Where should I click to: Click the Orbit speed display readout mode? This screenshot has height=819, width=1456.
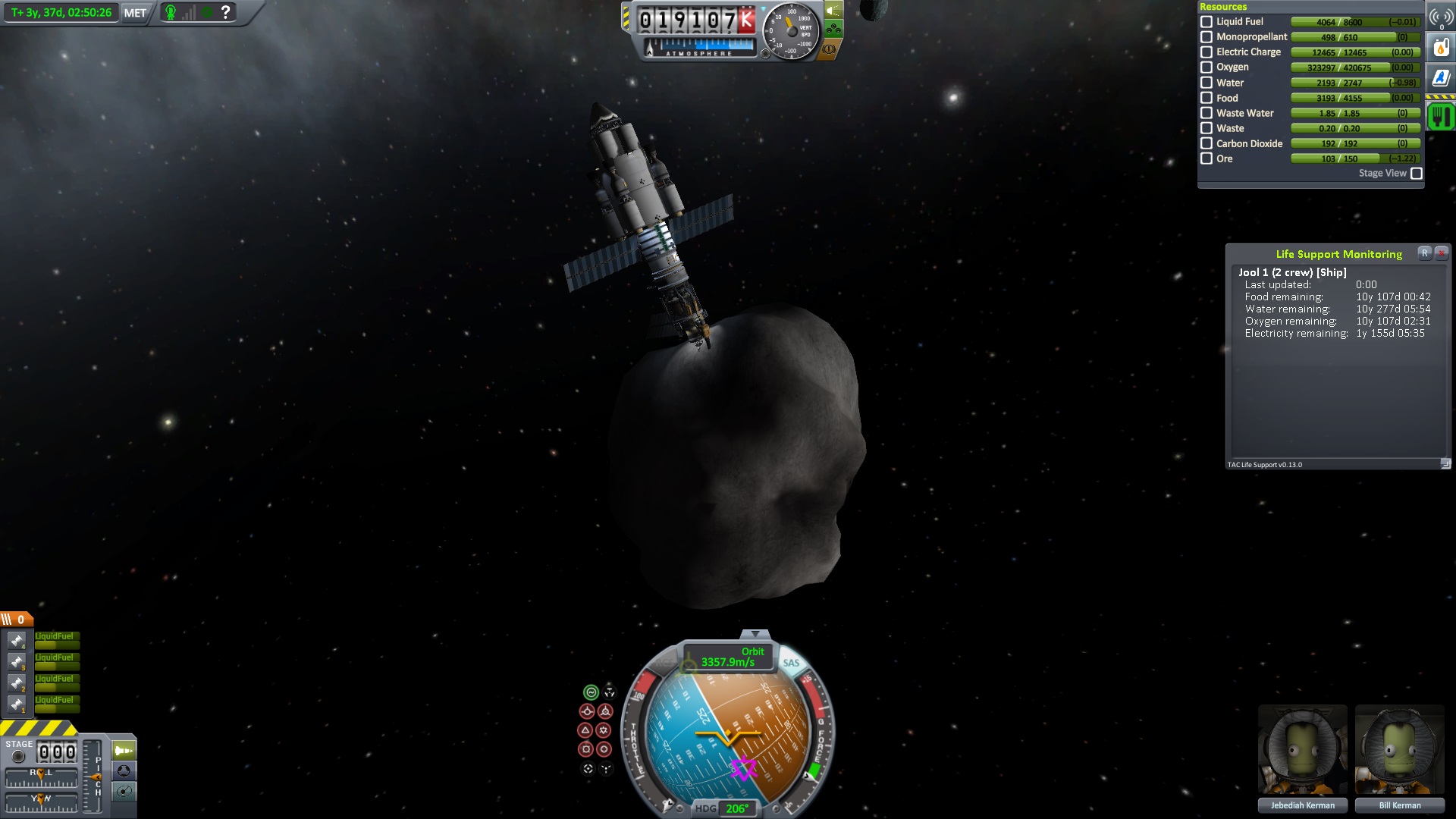coord(727,657)
